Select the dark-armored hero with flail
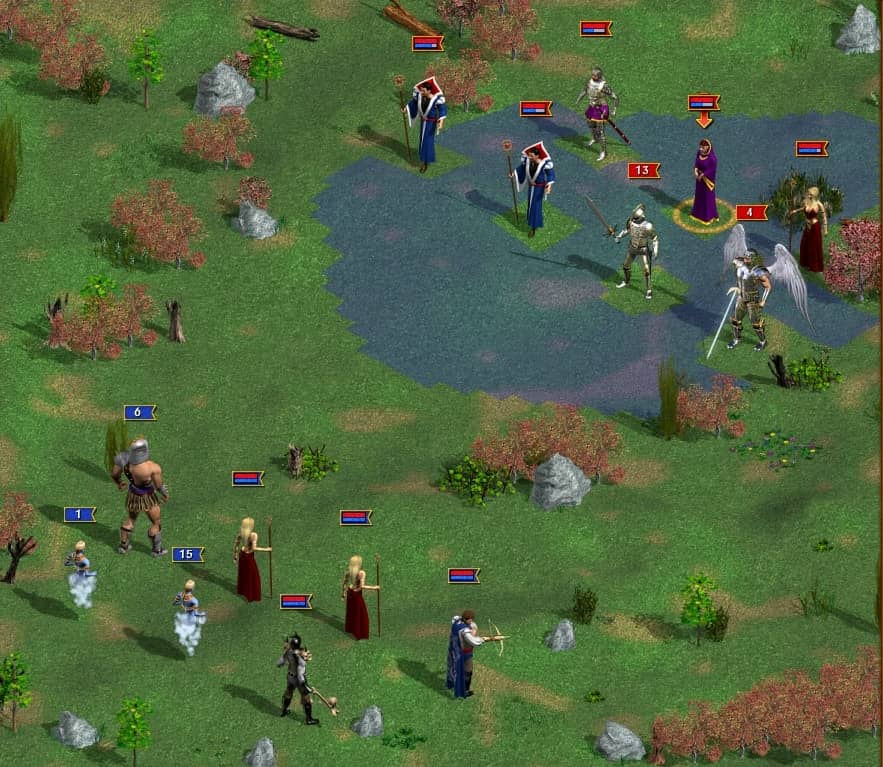This screenshot has height=767, width=883. click(x=296, y=677)
